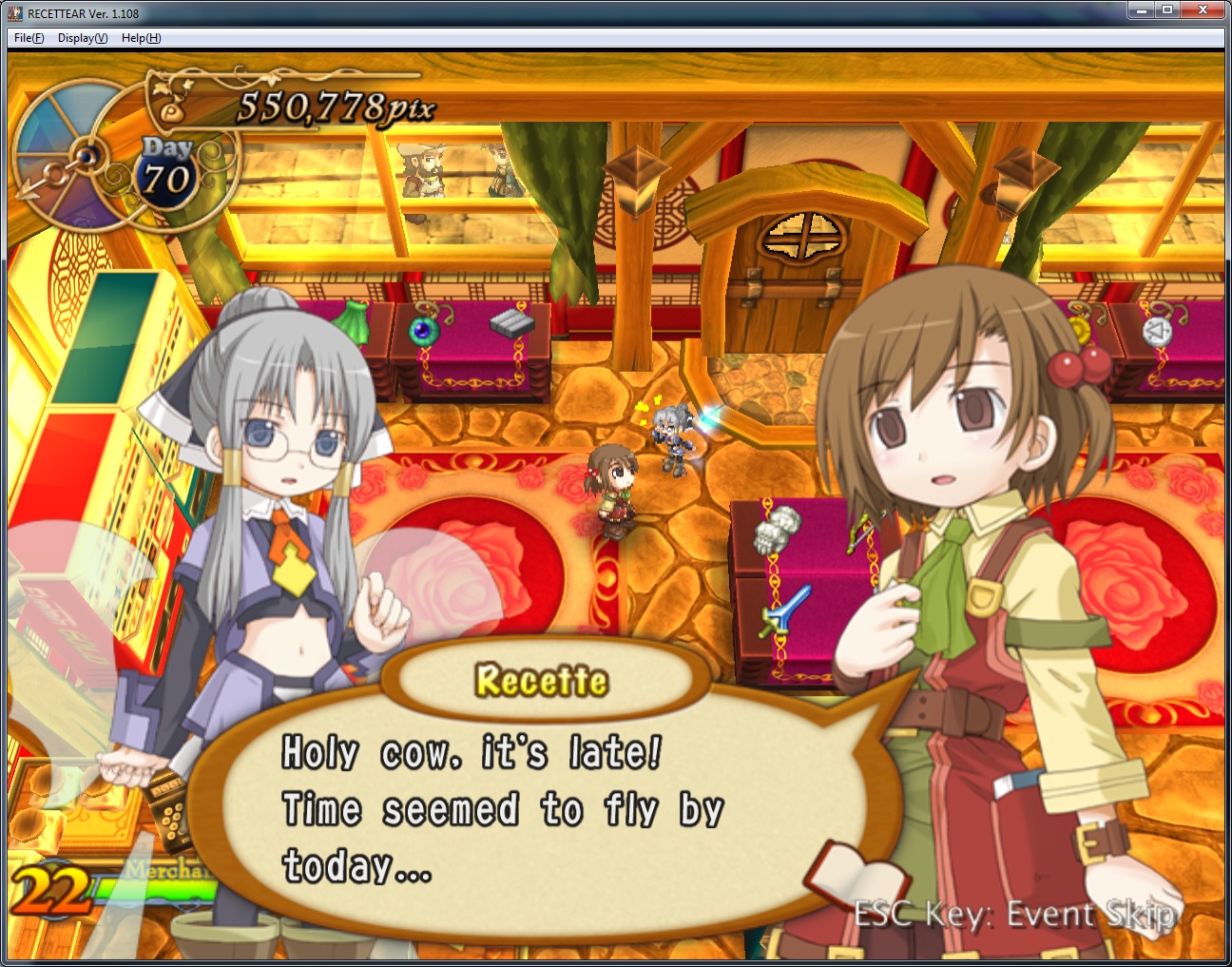The image size is (1232, 967).
Task: Close the Recettear window
Action: click(1203, 10)
